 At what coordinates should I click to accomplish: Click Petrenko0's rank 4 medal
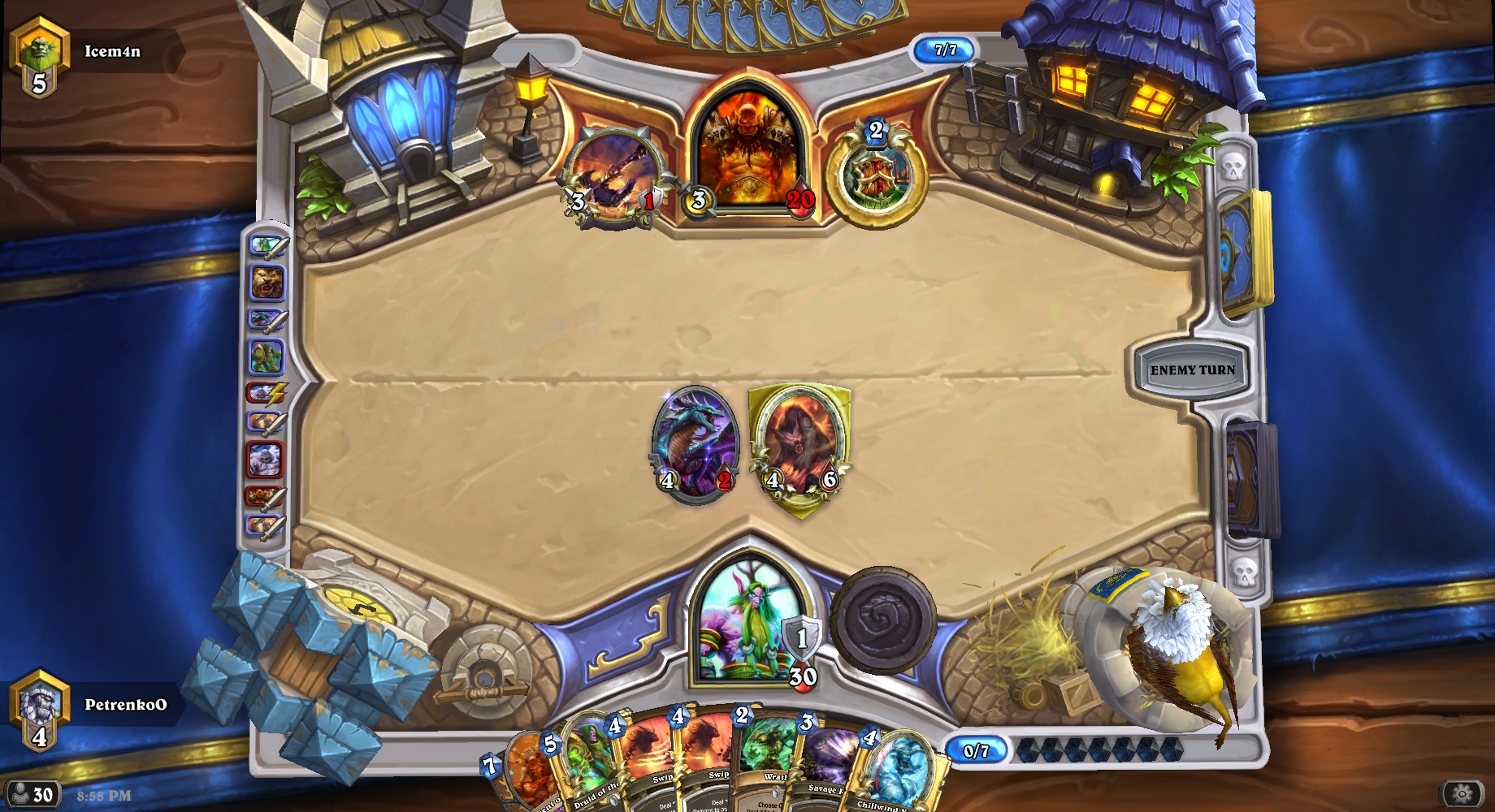tap(39, 708)
